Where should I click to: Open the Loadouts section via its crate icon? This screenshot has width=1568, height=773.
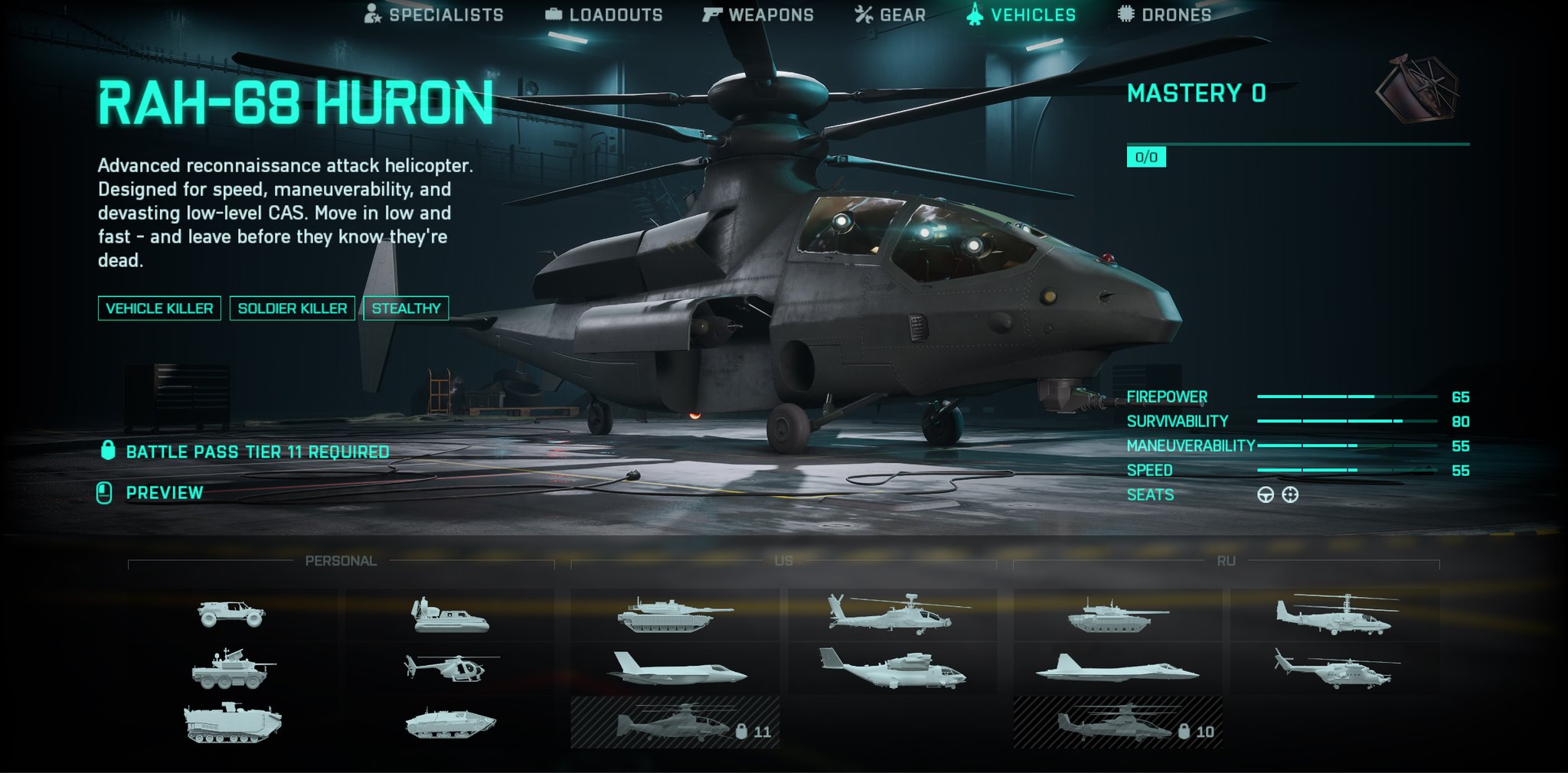tap(553, 13)
